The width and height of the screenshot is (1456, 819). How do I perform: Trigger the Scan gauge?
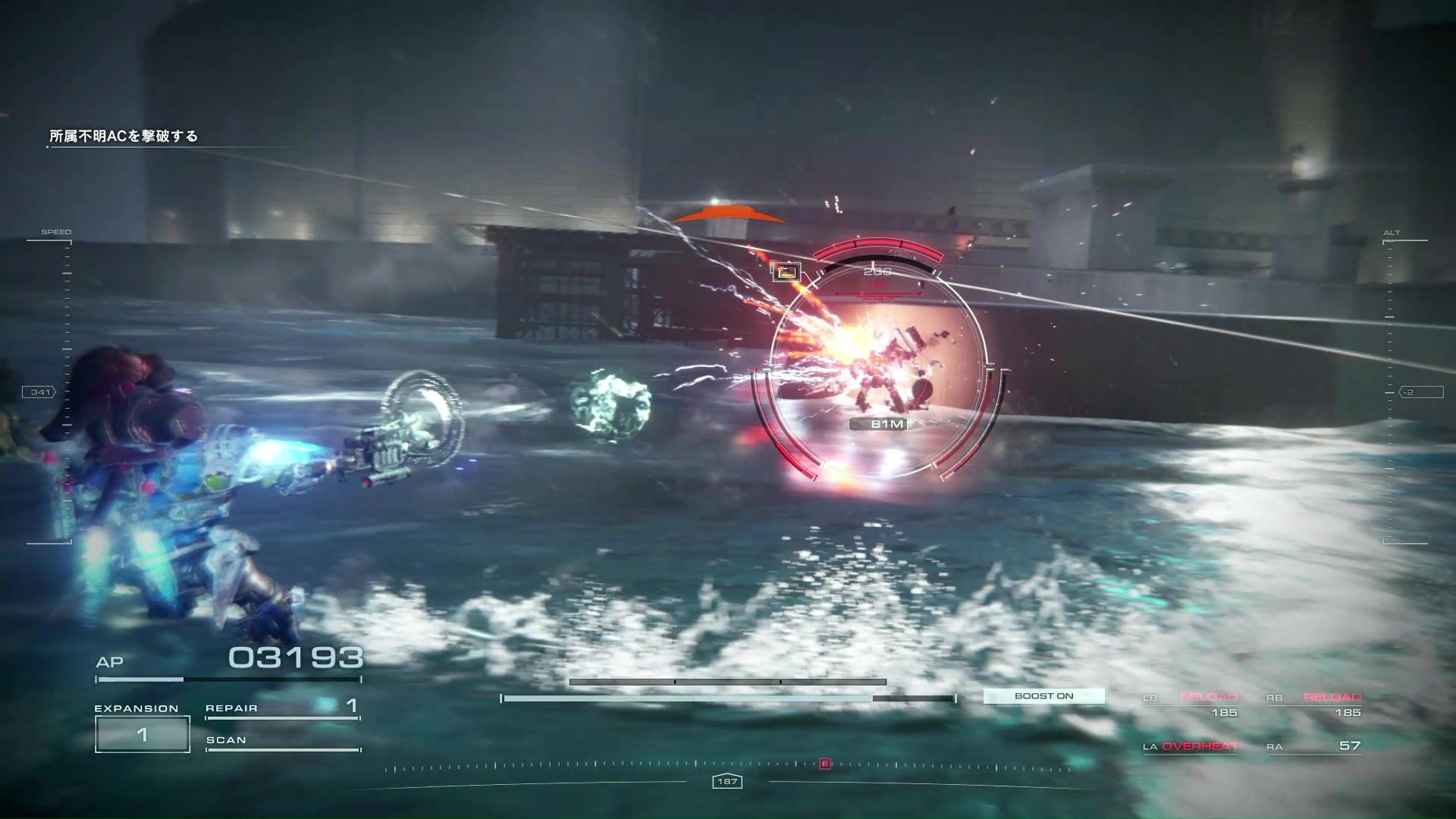(x=282, y=741)
